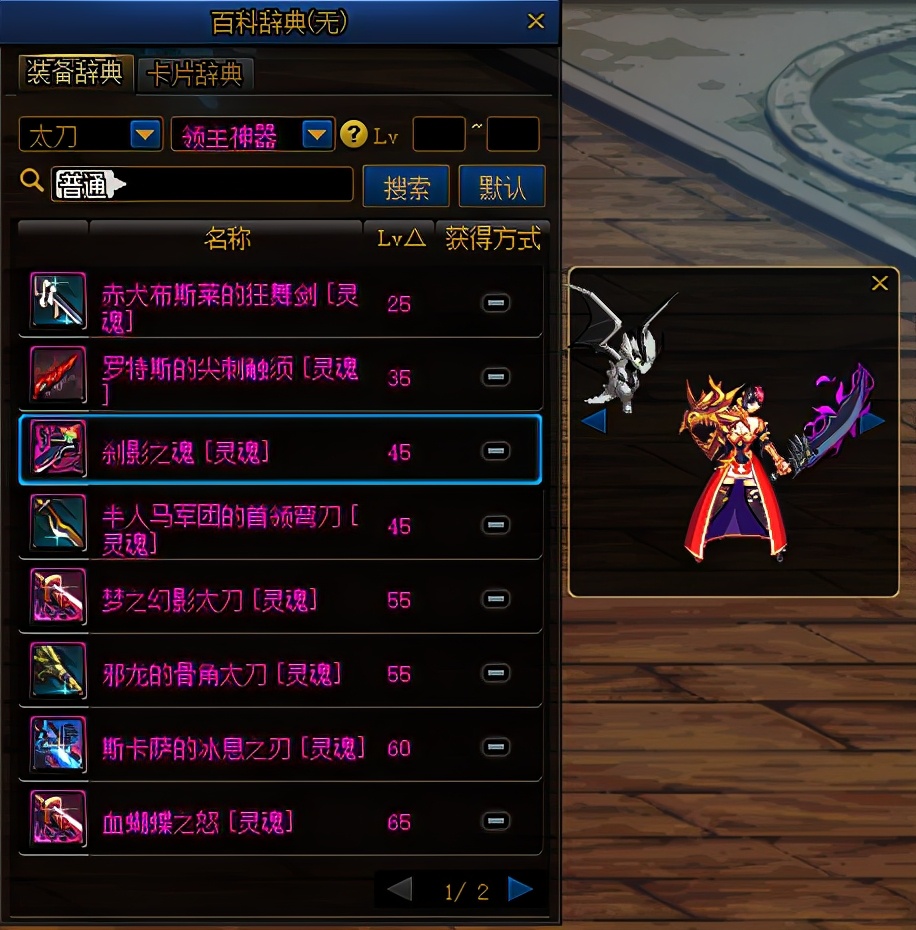Open the 太刀 weapon type dropdown
916x930 pixels.
coord(146,134)
